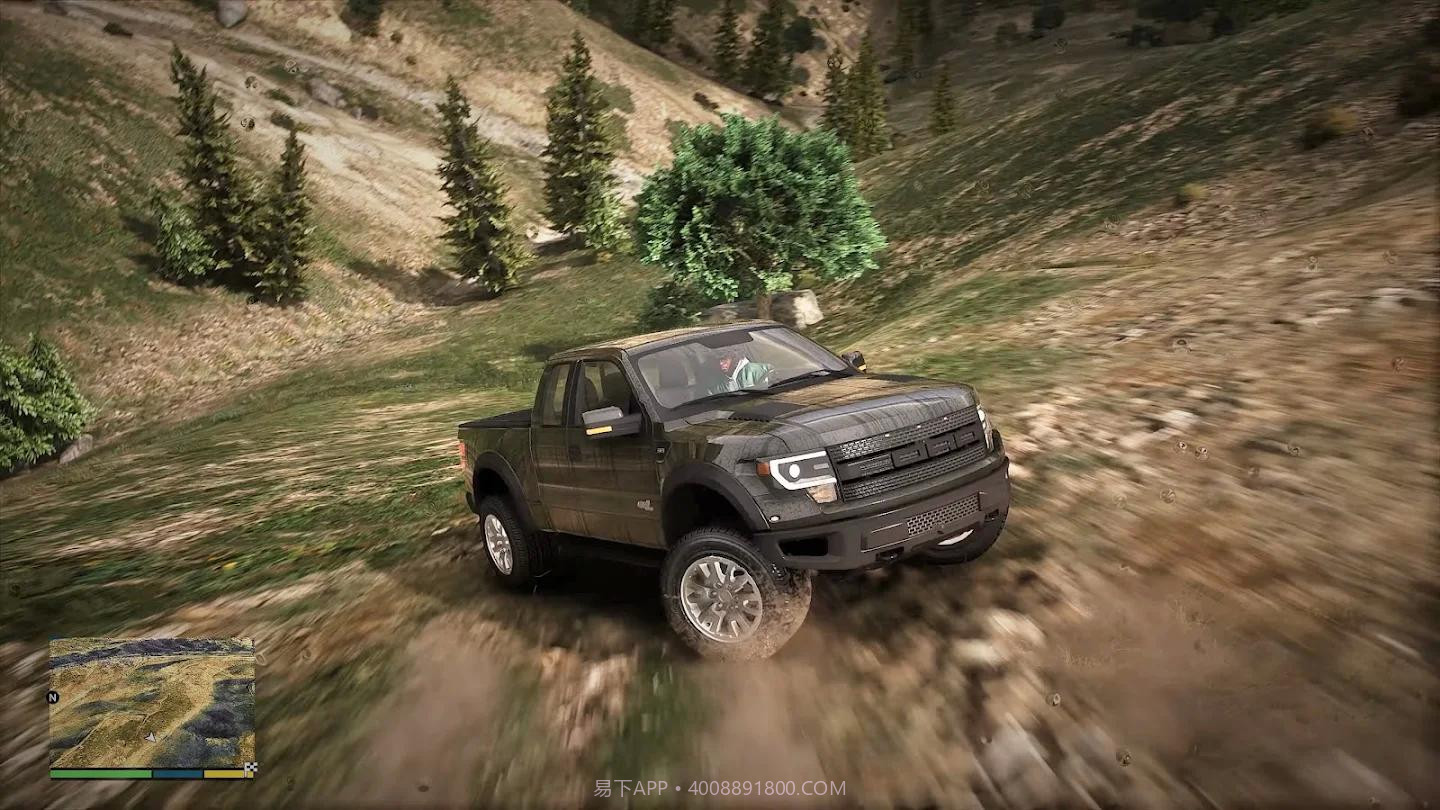This screenshot has width=1440, height=810.
Task: Toggle the yellow special ability bar
Action: click(223, 774)
